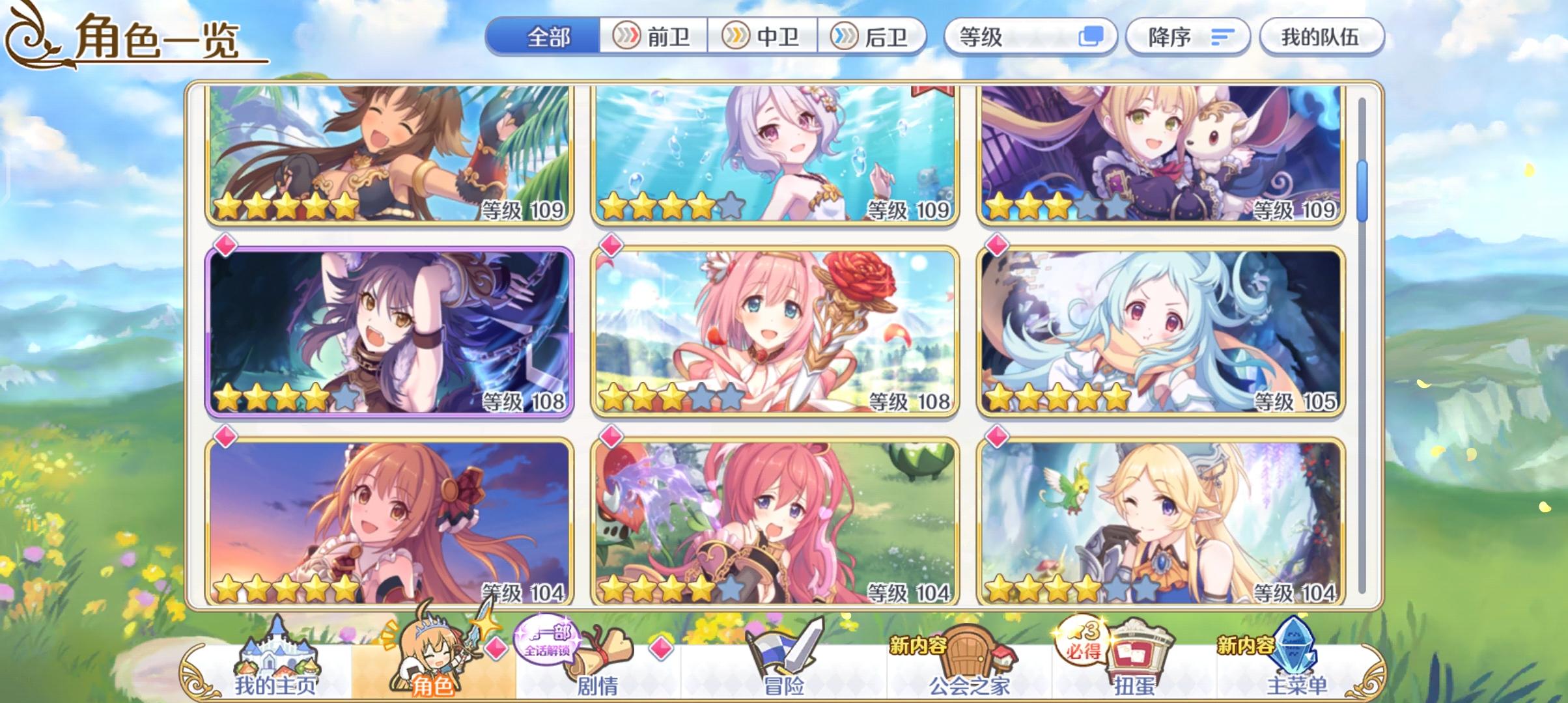Viewport: 1568px width, 703px height.
Task: Enable the 前卫 vanguard filter
Action: 651,37
